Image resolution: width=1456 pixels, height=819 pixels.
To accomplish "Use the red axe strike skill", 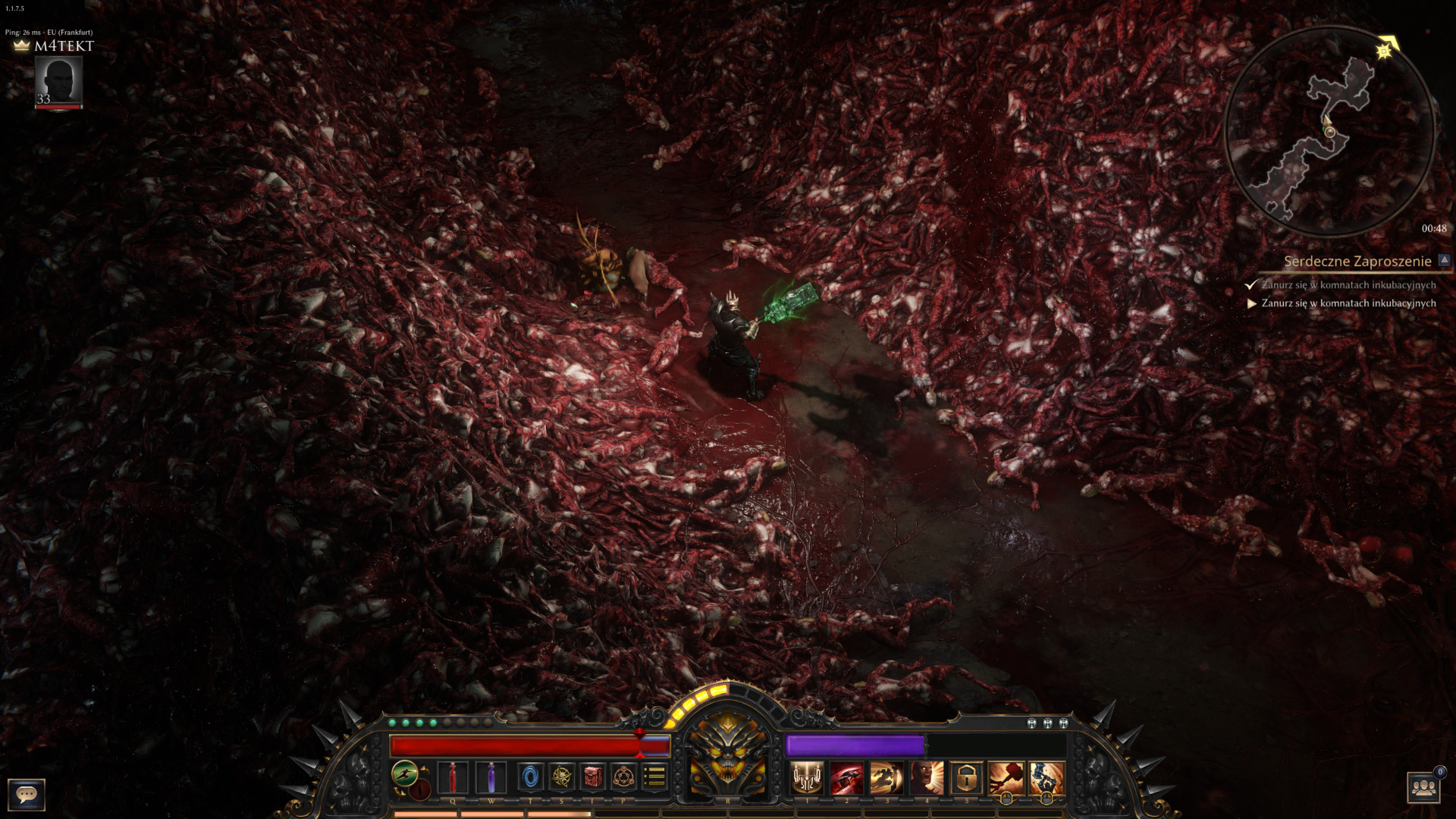I will coord(847,778).
